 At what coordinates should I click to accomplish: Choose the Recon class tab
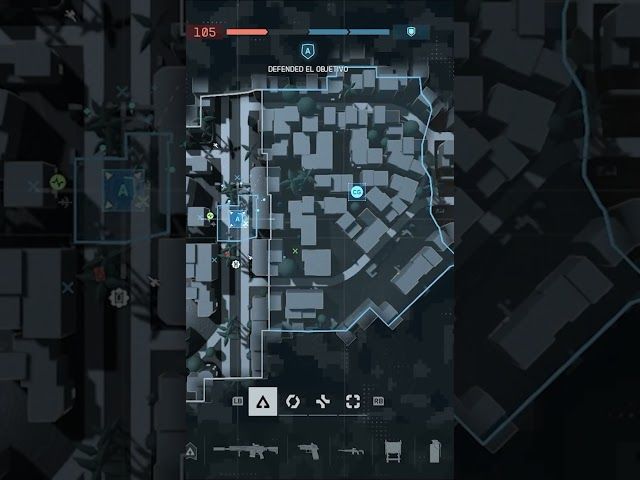[352, 401]
